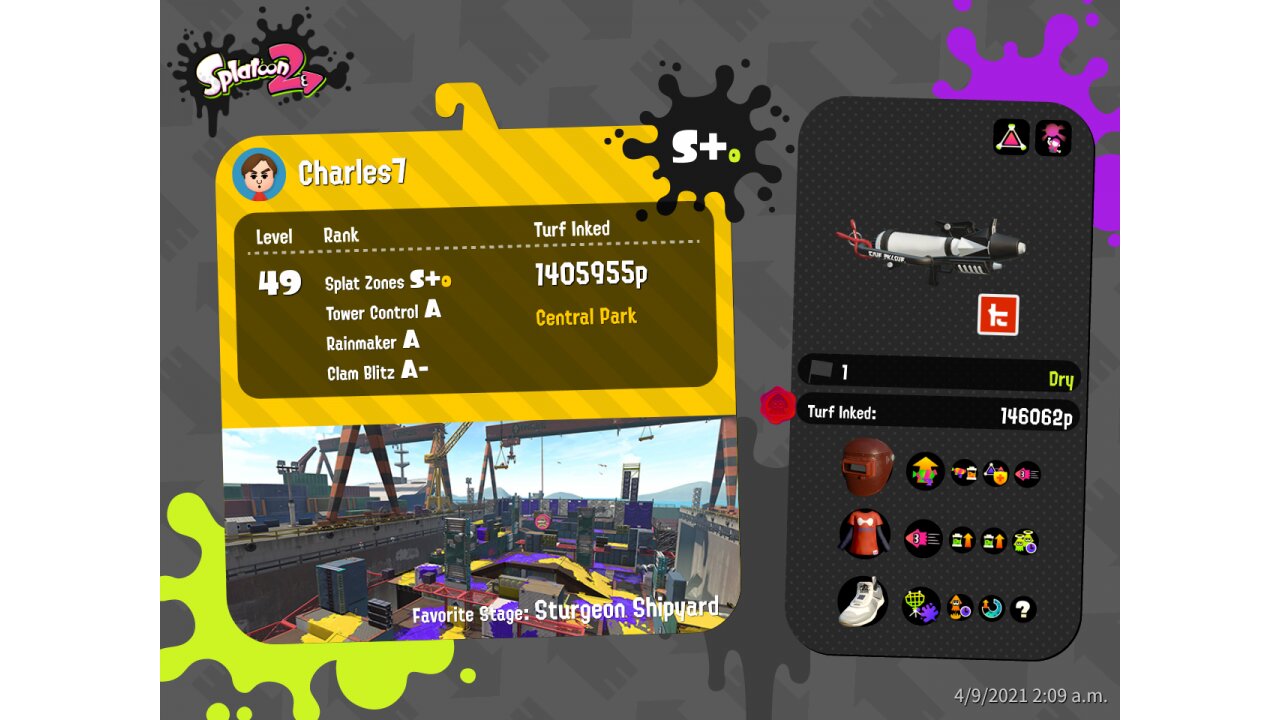
Task: Select the orange squid with clock ability
Action: (x=960, y=607)
